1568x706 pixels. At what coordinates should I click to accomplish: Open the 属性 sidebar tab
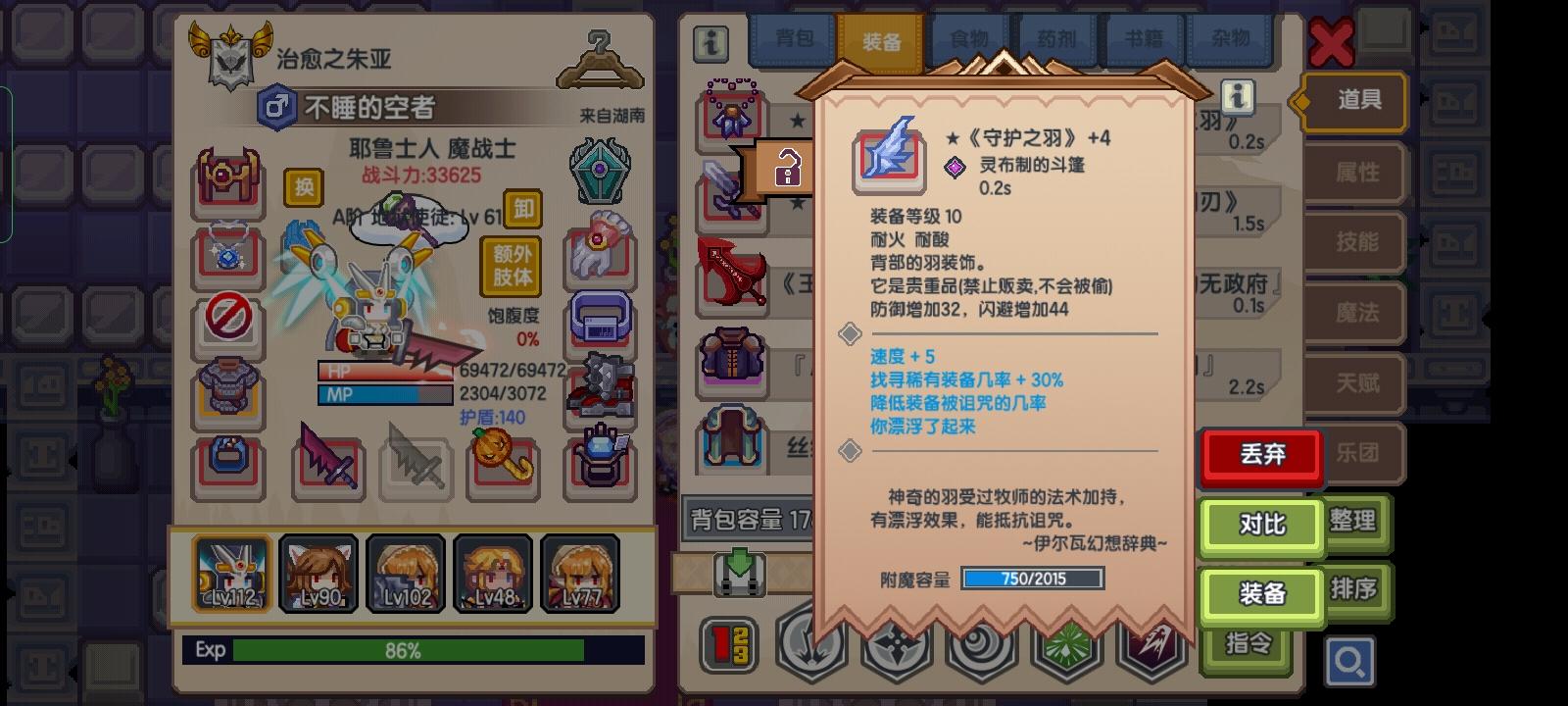pos(1358,173)
